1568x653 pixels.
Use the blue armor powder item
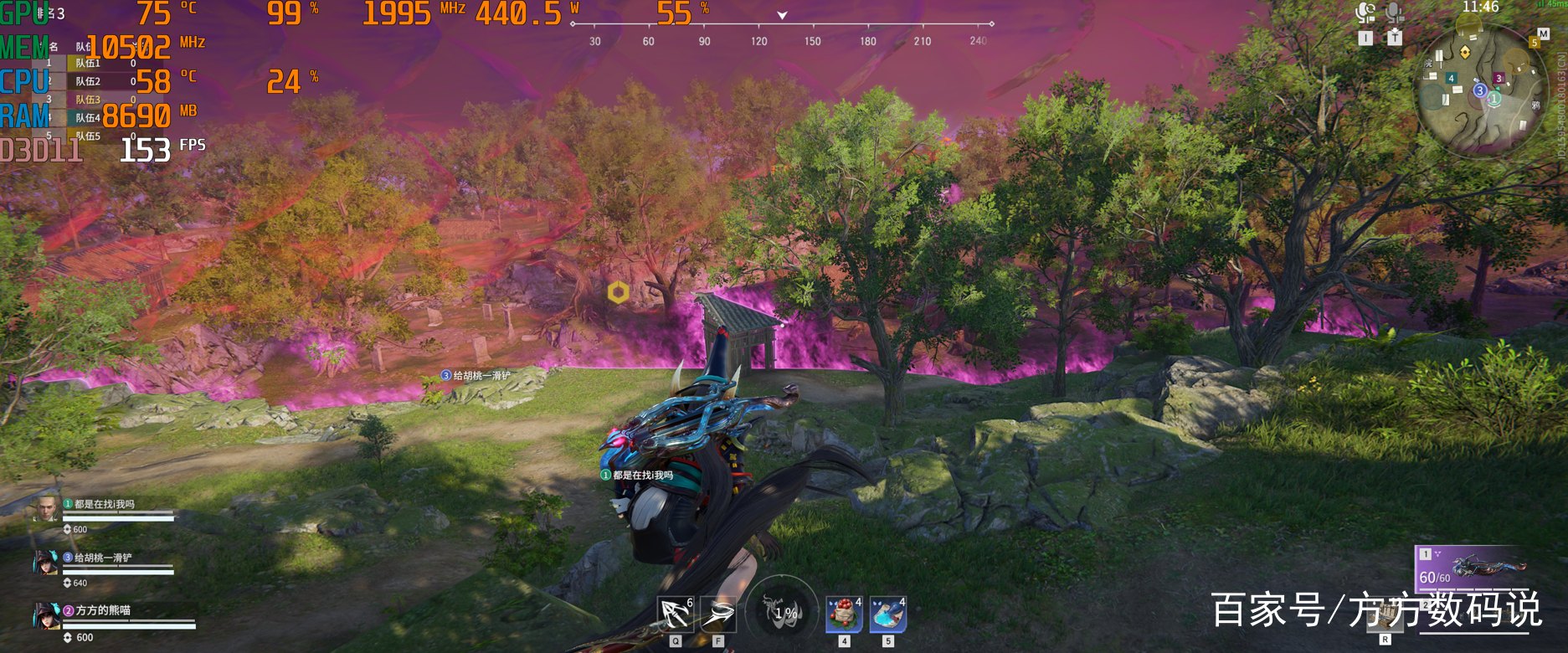(x=887, y=614)
